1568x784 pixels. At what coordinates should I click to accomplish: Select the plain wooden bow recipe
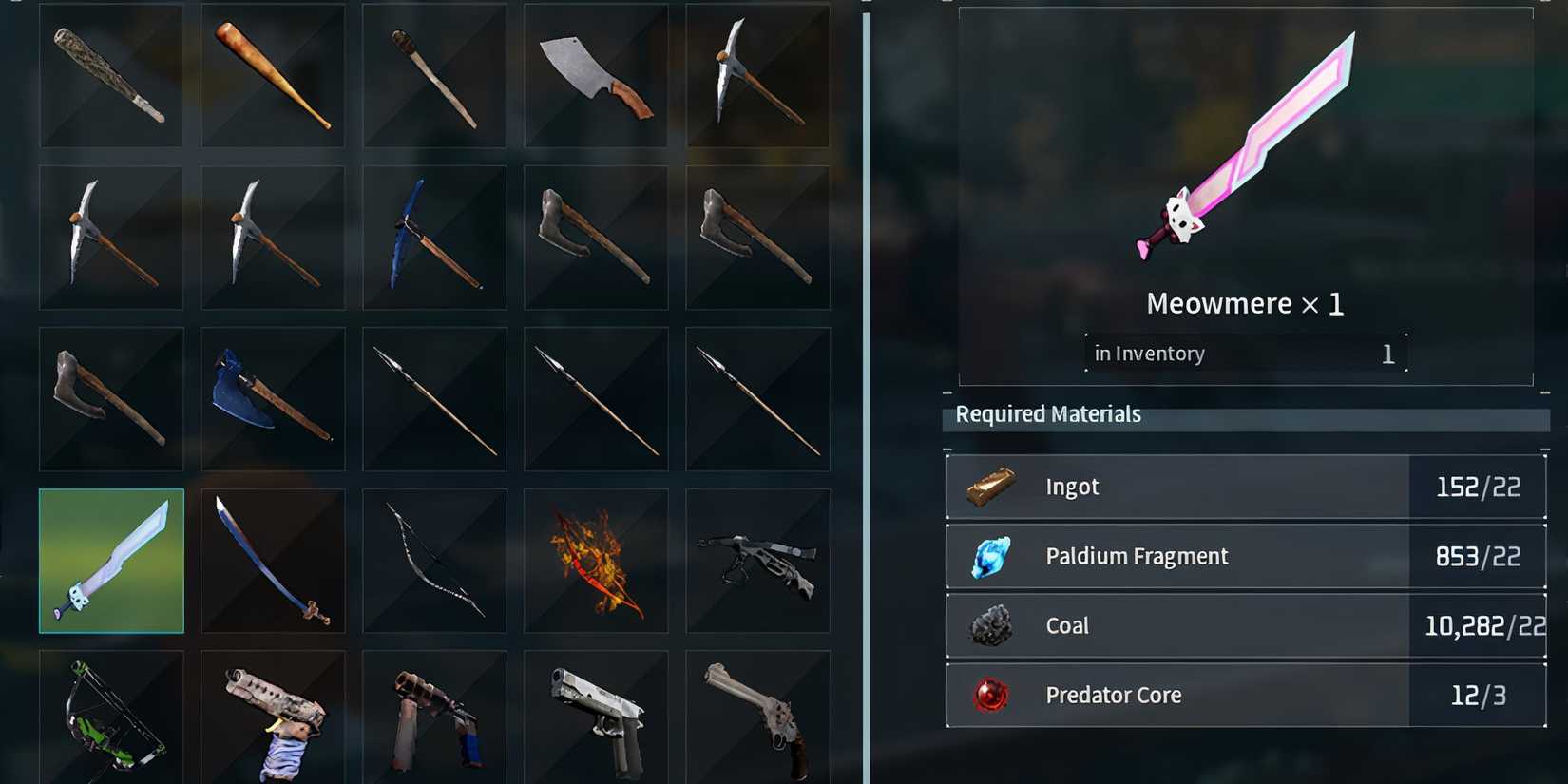434,562
